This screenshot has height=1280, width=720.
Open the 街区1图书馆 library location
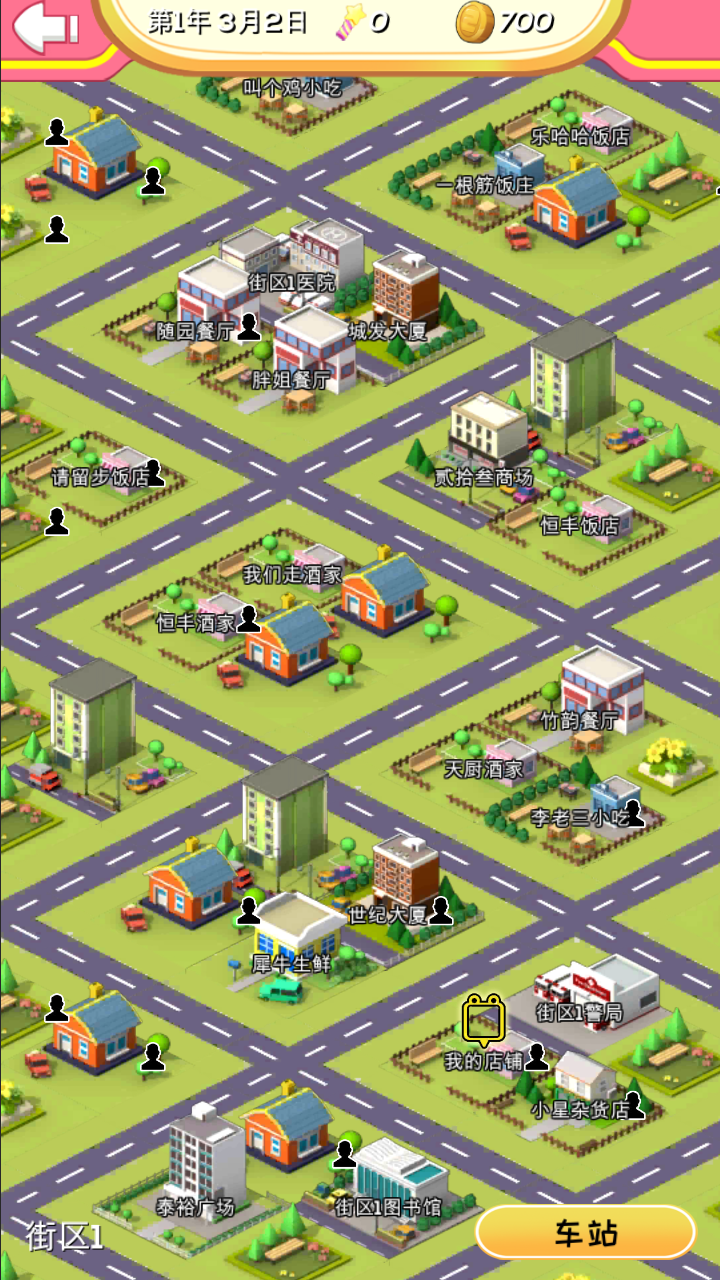pos(387,1206)
